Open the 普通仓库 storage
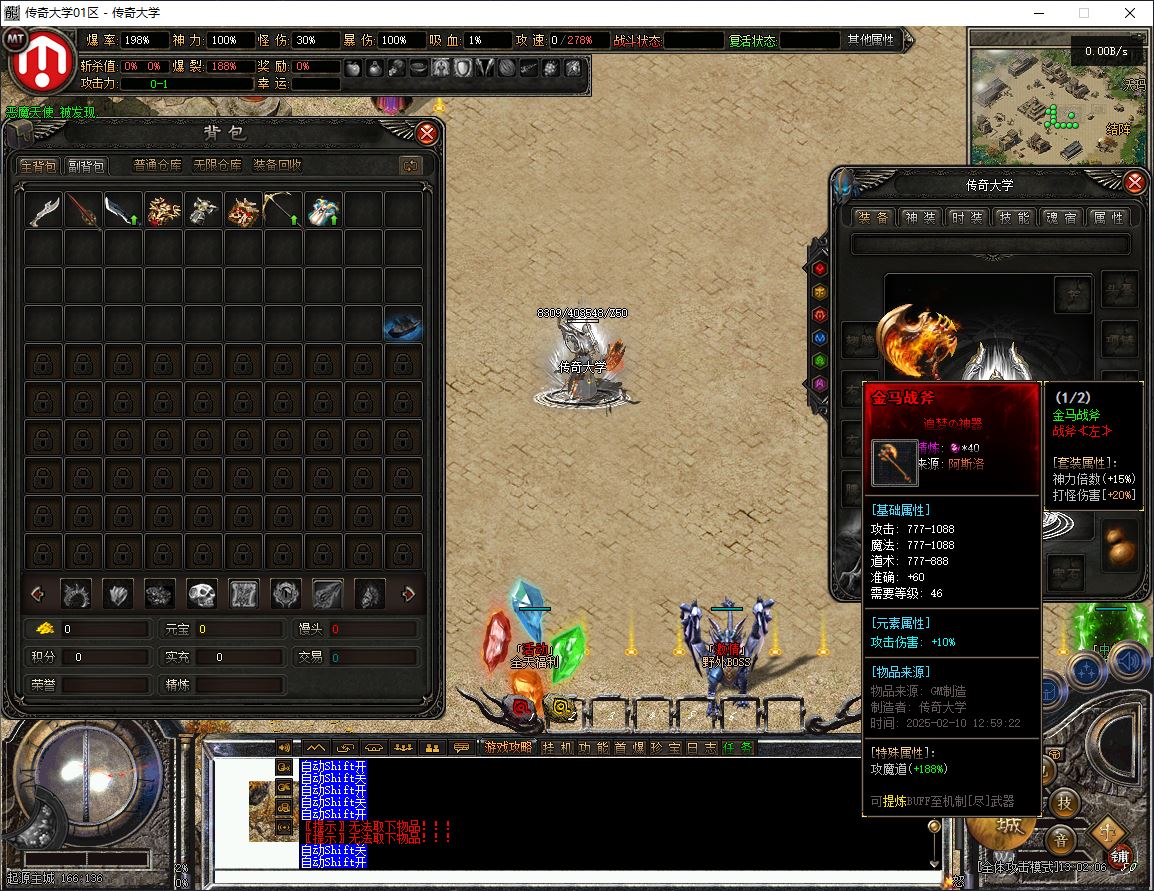 pyautogui.click(x=157, y=166)
